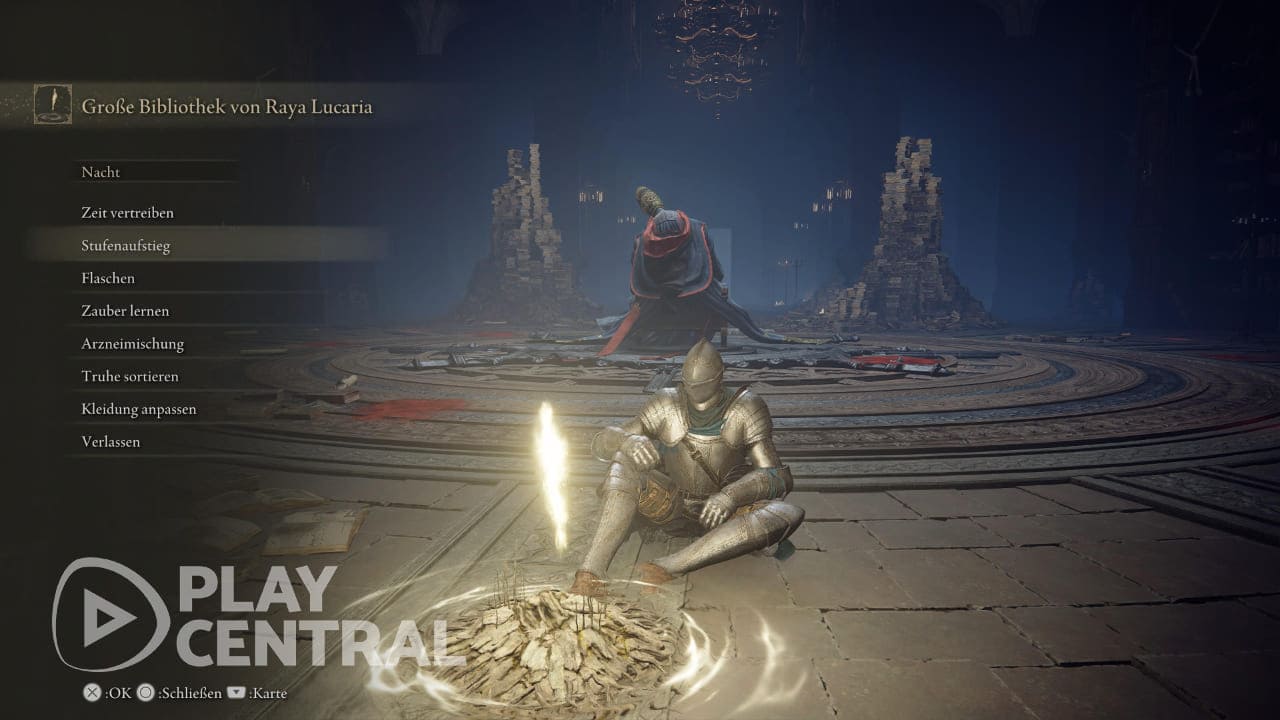Screen dimensions: 1280x720
Task: Choose the Flaschen menu entry
Action: click(x=108, y=278)
